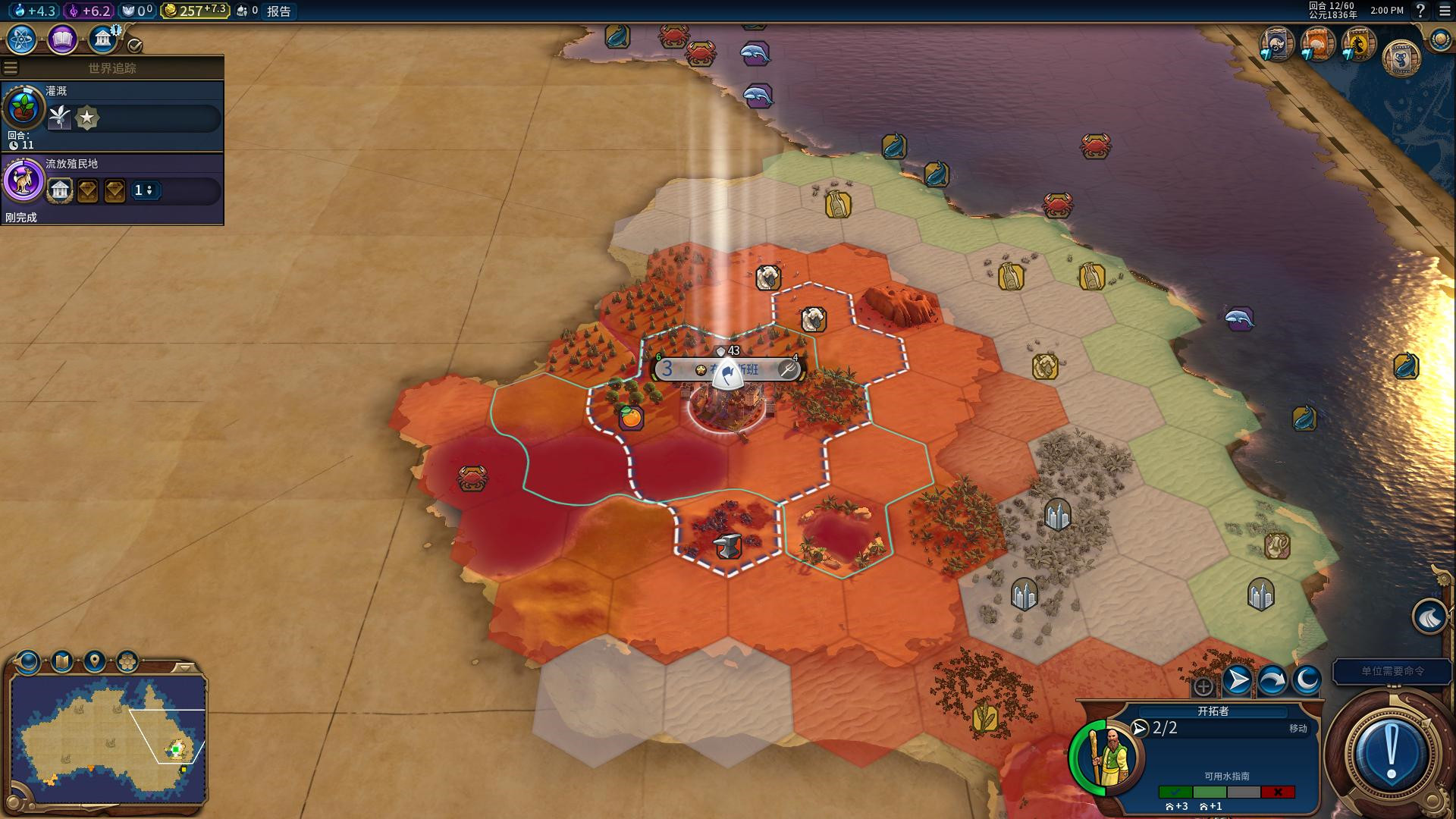Viewport: 1456px width, 819px height.
Task: Open the minimap map pin button
Action: point(95,661)
